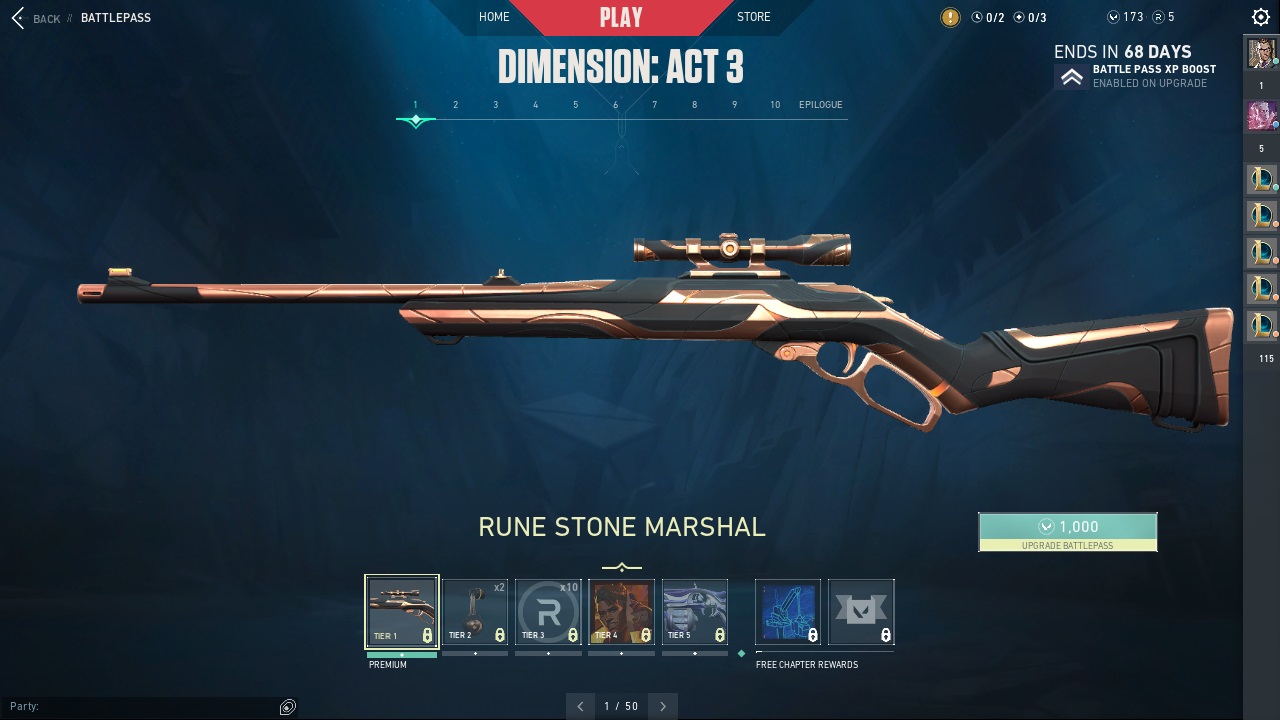Open the EPILOGUE chapter
Viewport: 1280px width, 720px height.
pyautogui.click(x=820, y=104)
